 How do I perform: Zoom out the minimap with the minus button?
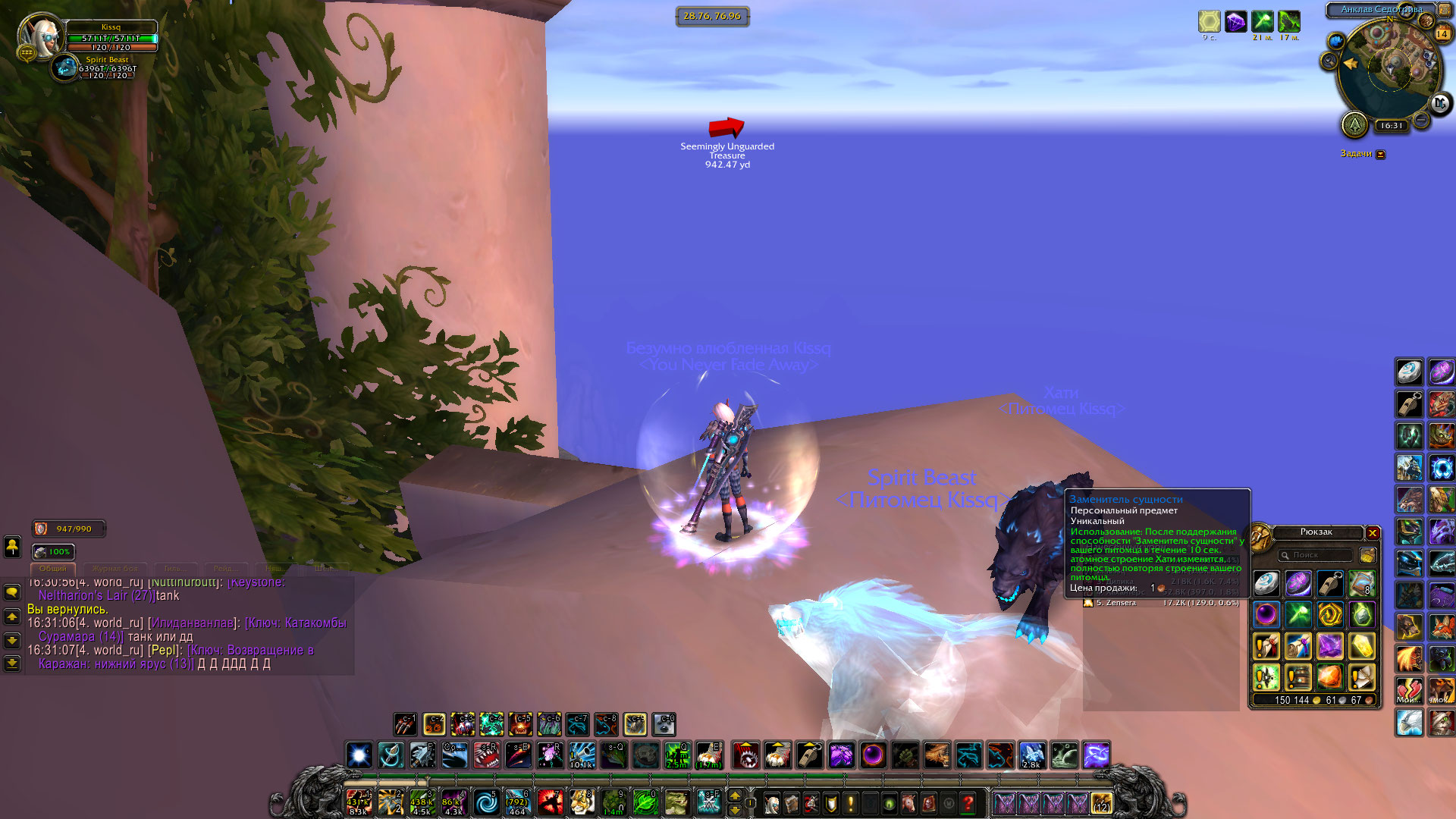tap(1422, 121)
